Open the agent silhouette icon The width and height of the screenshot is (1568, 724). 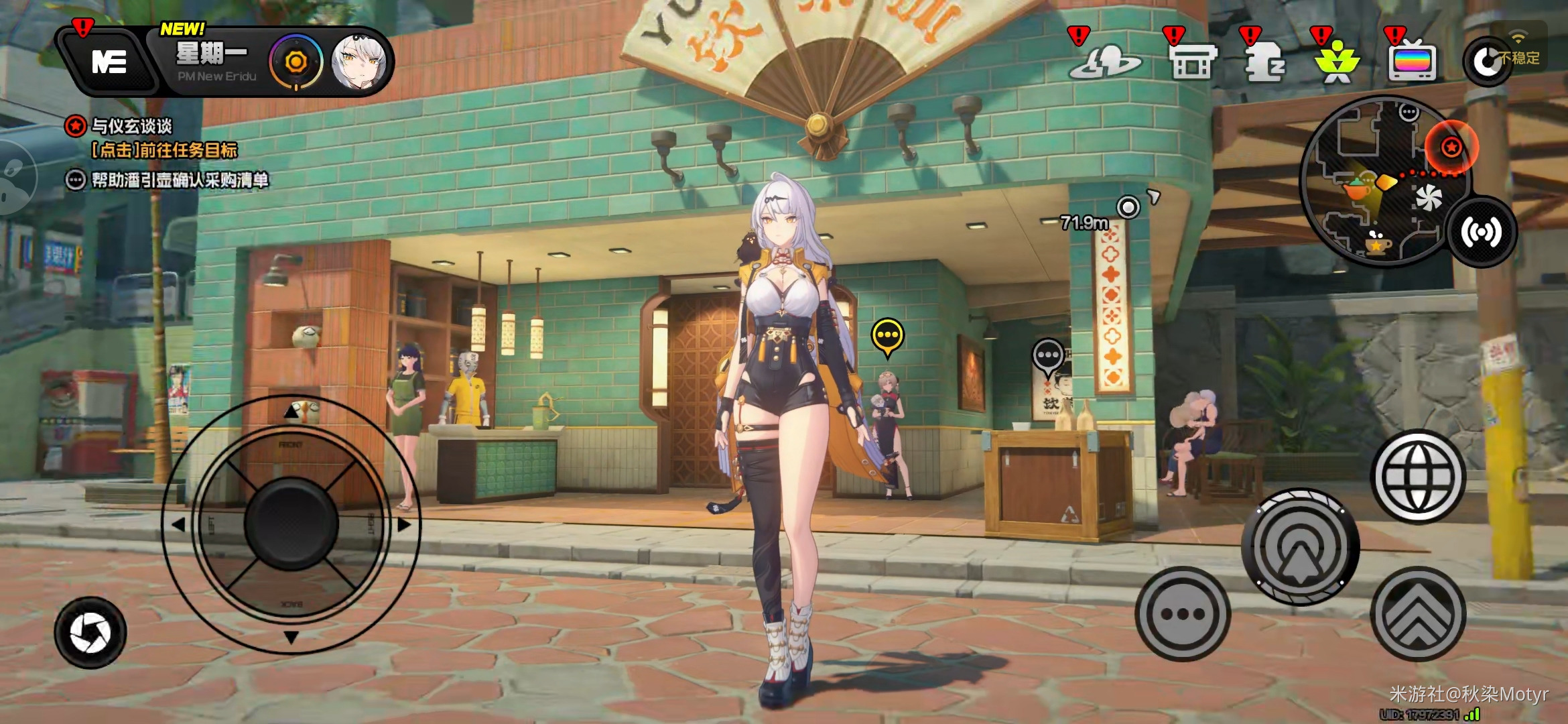point(1264,62)
